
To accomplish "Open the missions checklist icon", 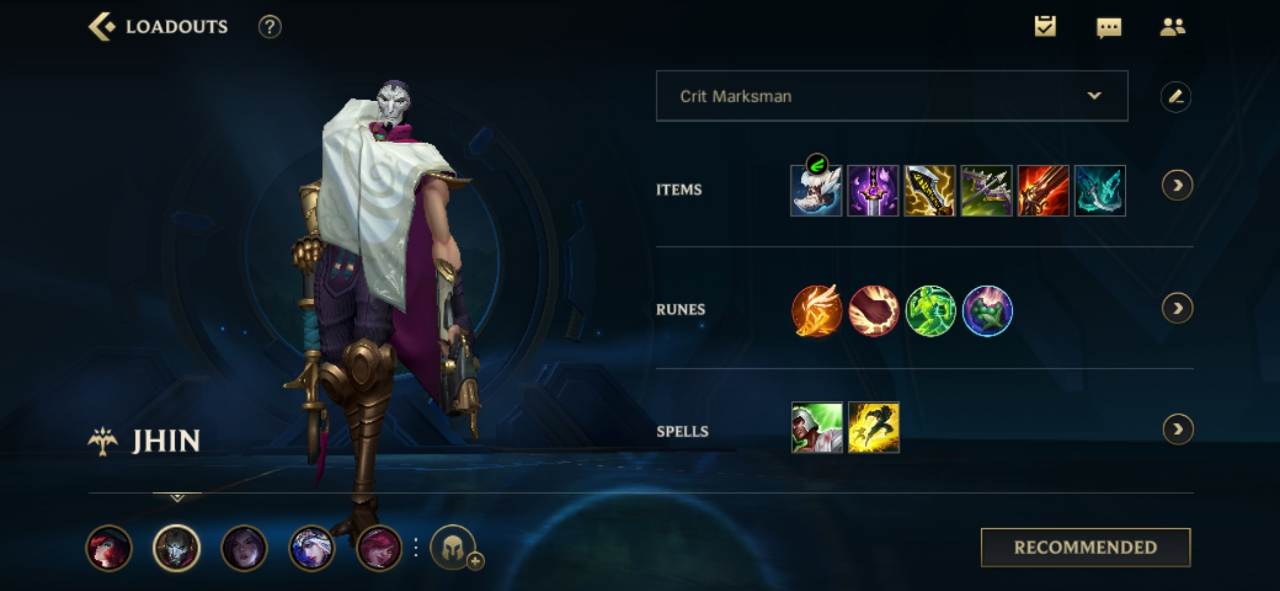I will (1045, 27).
